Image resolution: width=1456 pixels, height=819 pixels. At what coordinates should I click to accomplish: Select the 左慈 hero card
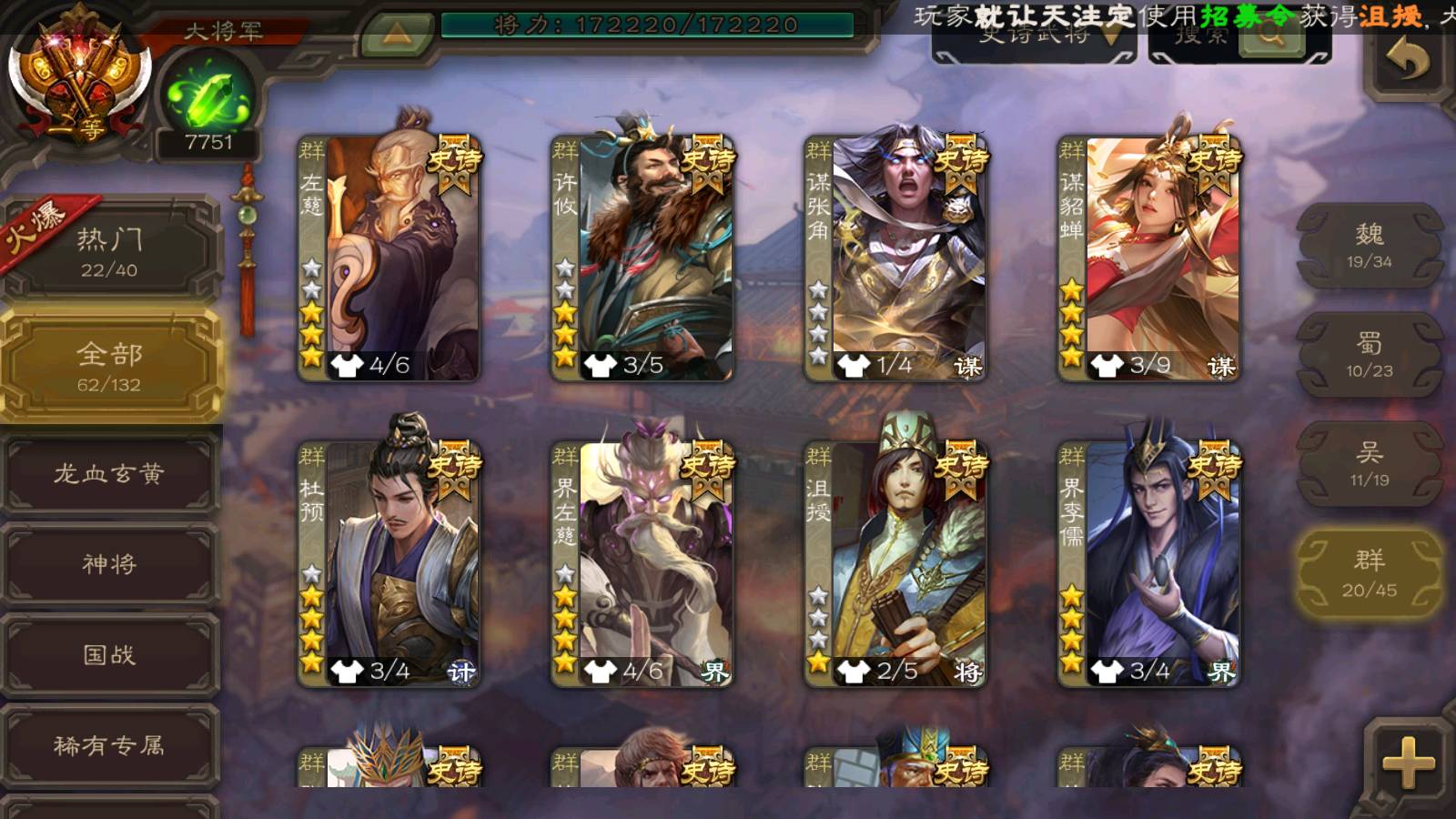389,258
